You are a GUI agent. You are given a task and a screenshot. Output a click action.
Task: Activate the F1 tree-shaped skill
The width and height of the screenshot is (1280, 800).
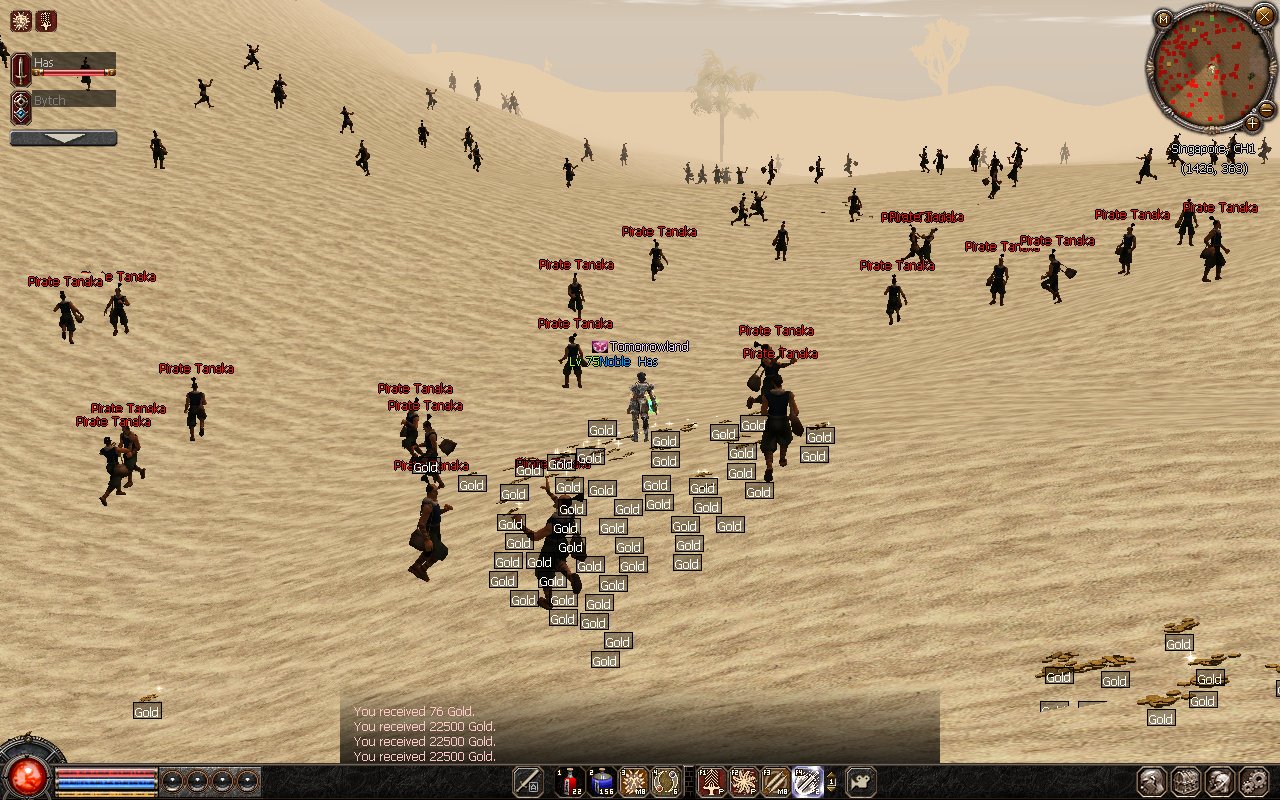point(711,781)
